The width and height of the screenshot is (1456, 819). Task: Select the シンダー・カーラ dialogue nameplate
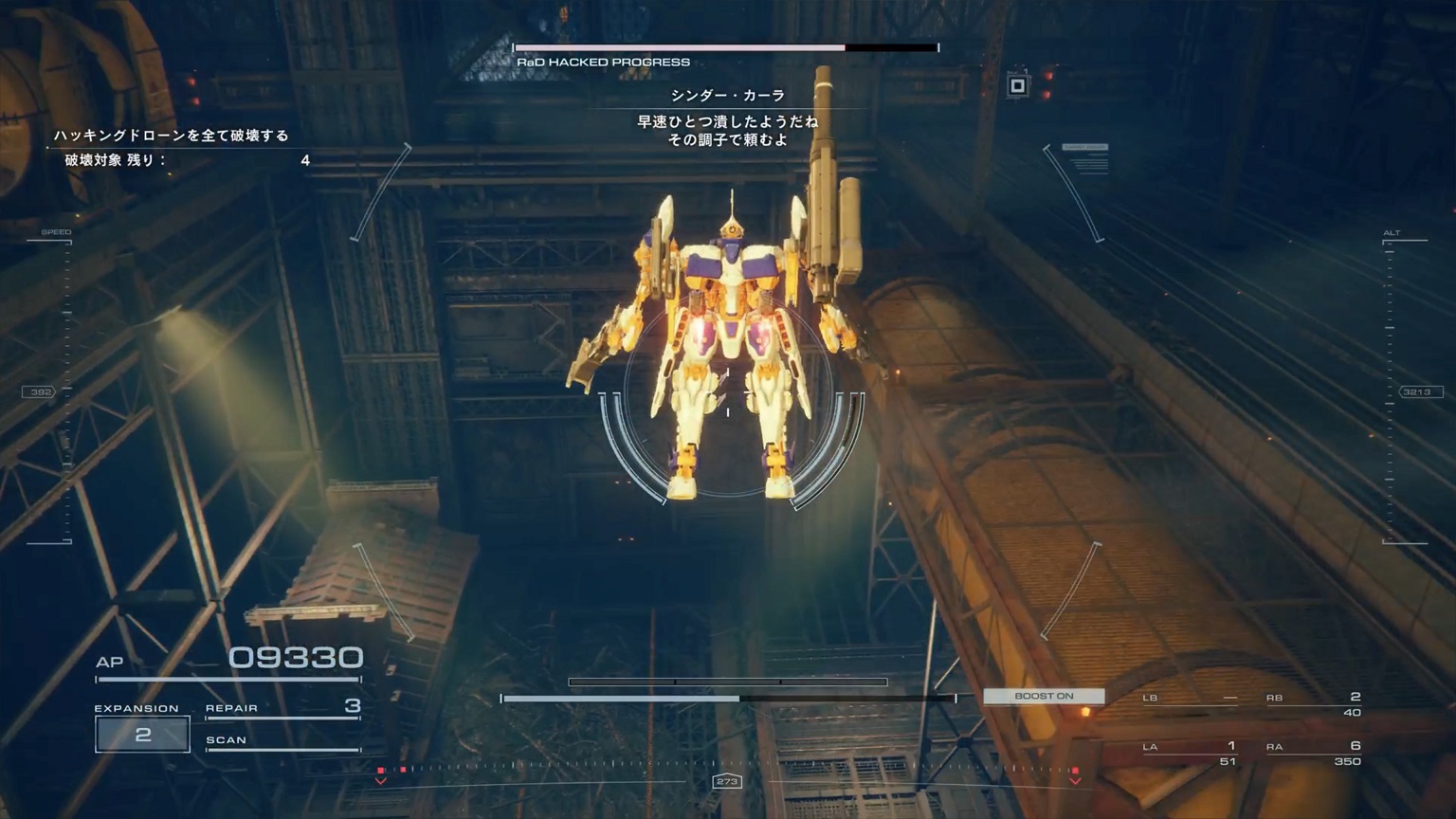coord(728,95)
